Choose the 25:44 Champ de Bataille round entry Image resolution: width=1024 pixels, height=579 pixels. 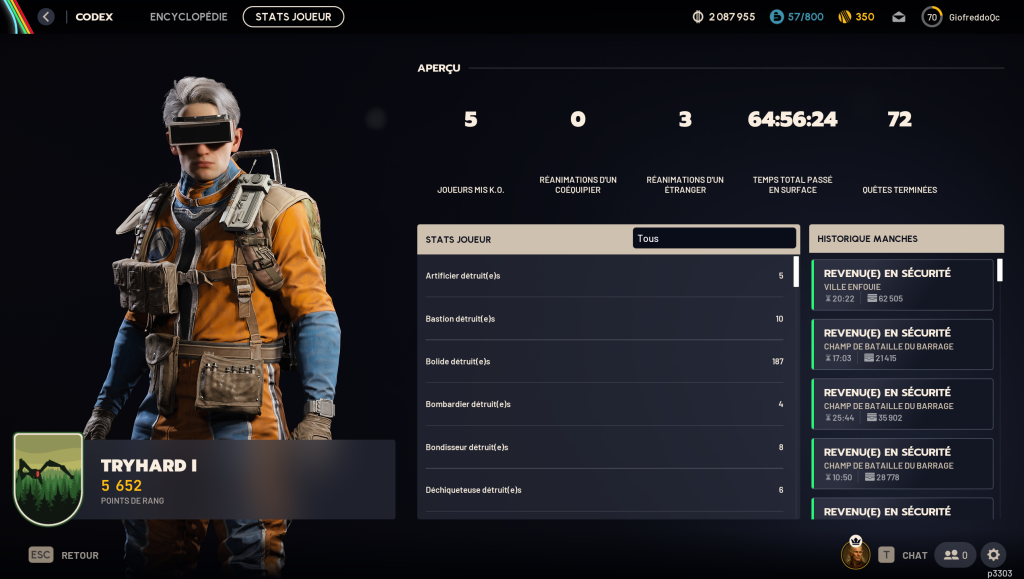click(902, 404)
